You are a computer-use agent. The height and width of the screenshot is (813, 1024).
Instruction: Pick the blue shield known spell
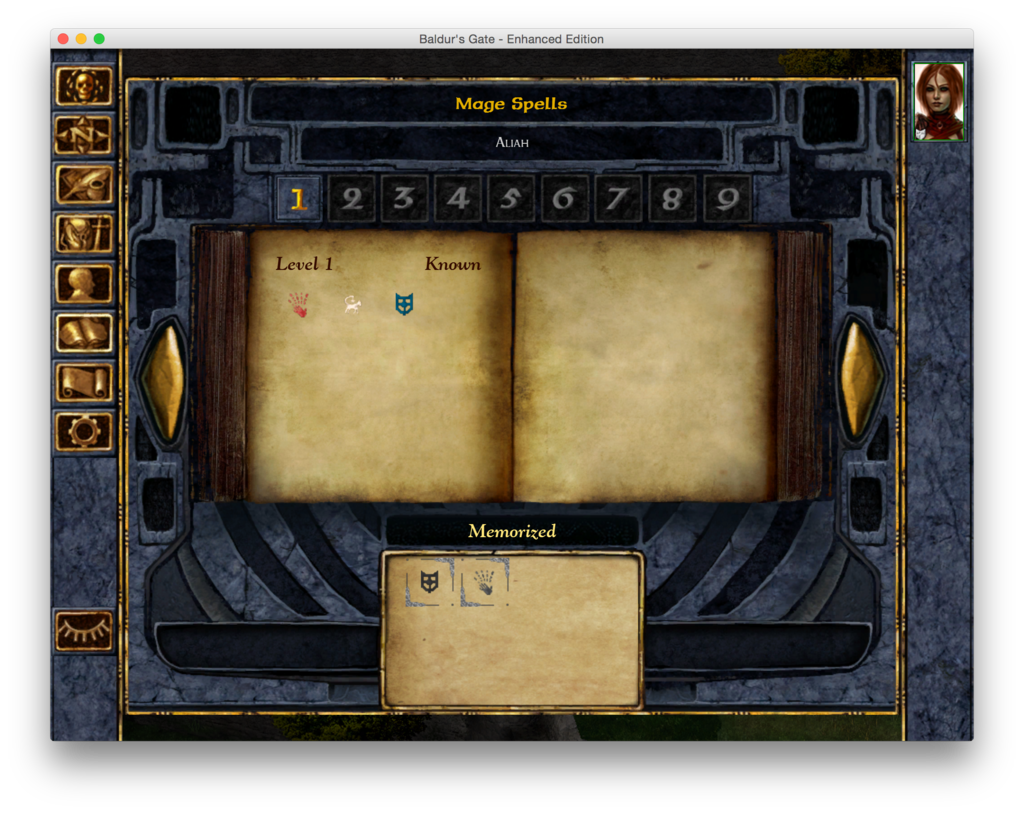click(404, 305)
